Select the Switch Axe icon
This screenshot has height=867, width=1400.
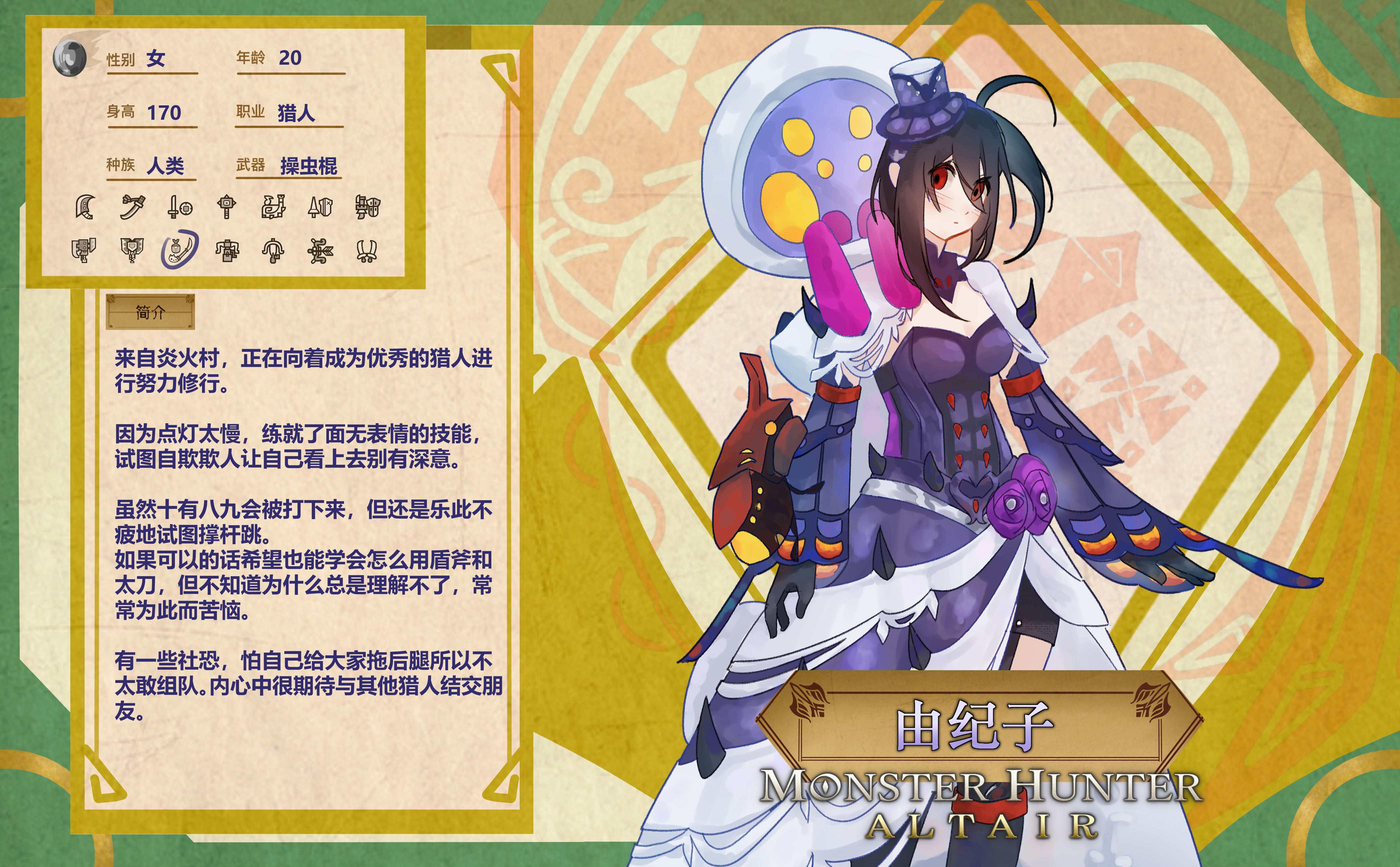[x=84, y=250]
